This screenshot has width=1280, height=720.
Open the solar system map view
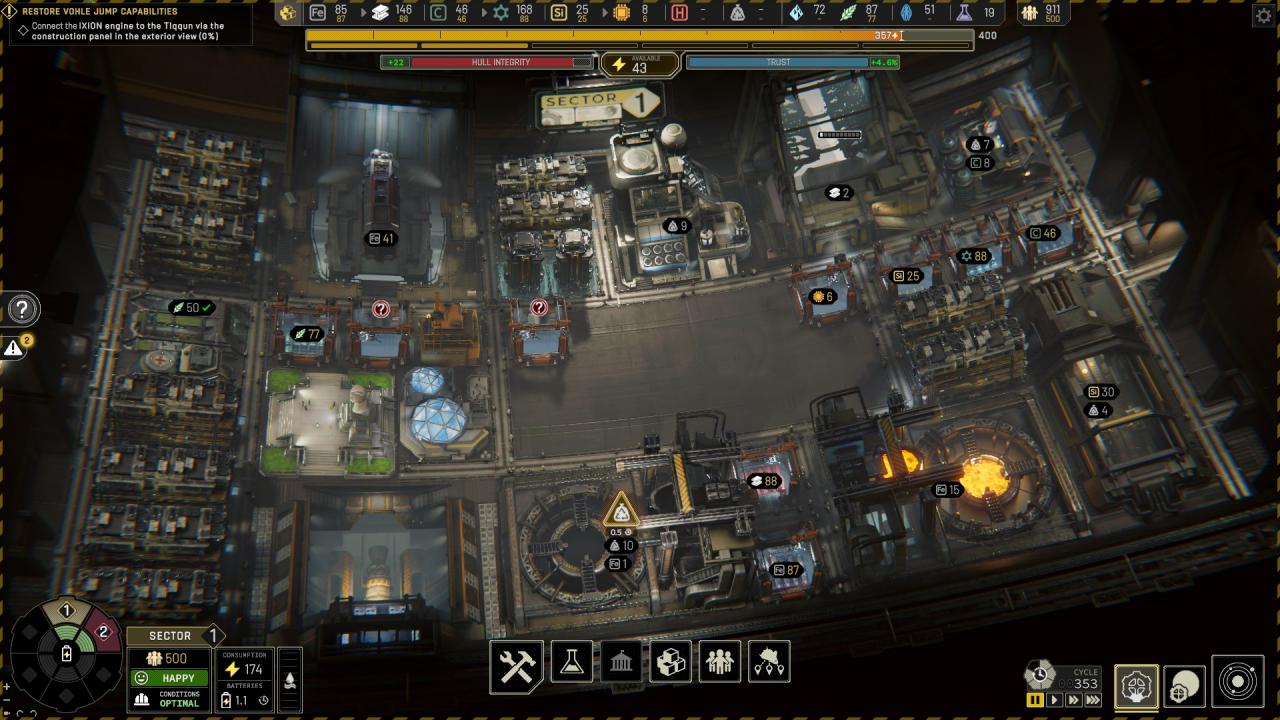coord(1237,682)
